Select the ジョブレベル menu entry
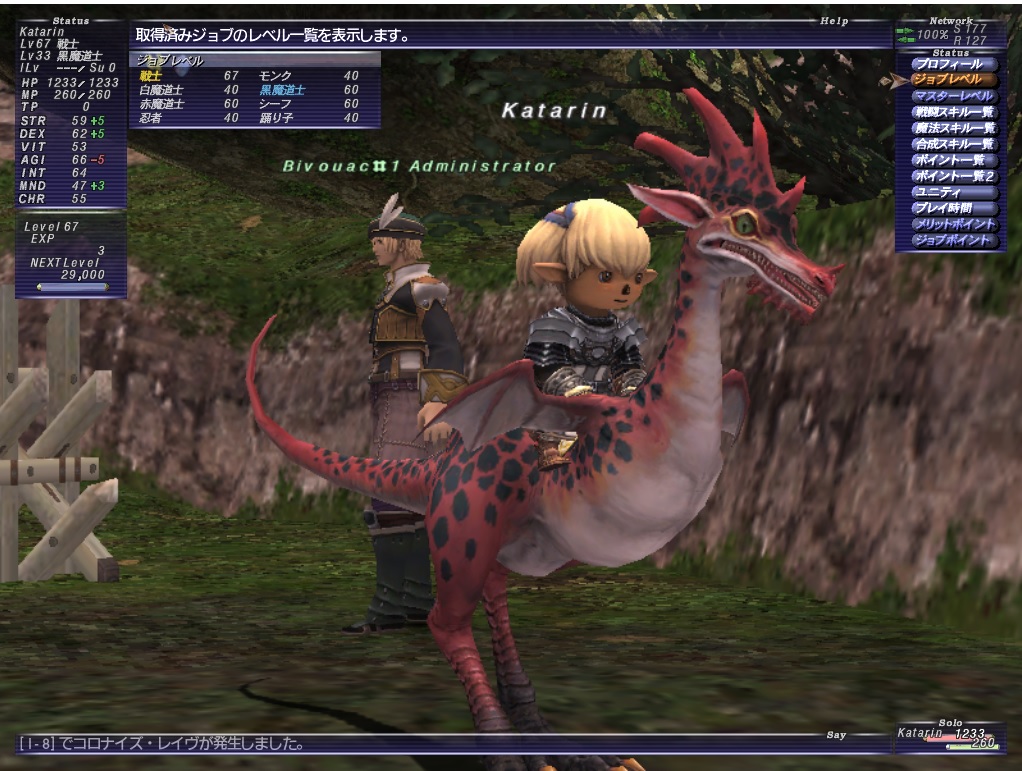Image resolution: width=1022 pixels, height=771 pixels. click(x=953, y=80)
